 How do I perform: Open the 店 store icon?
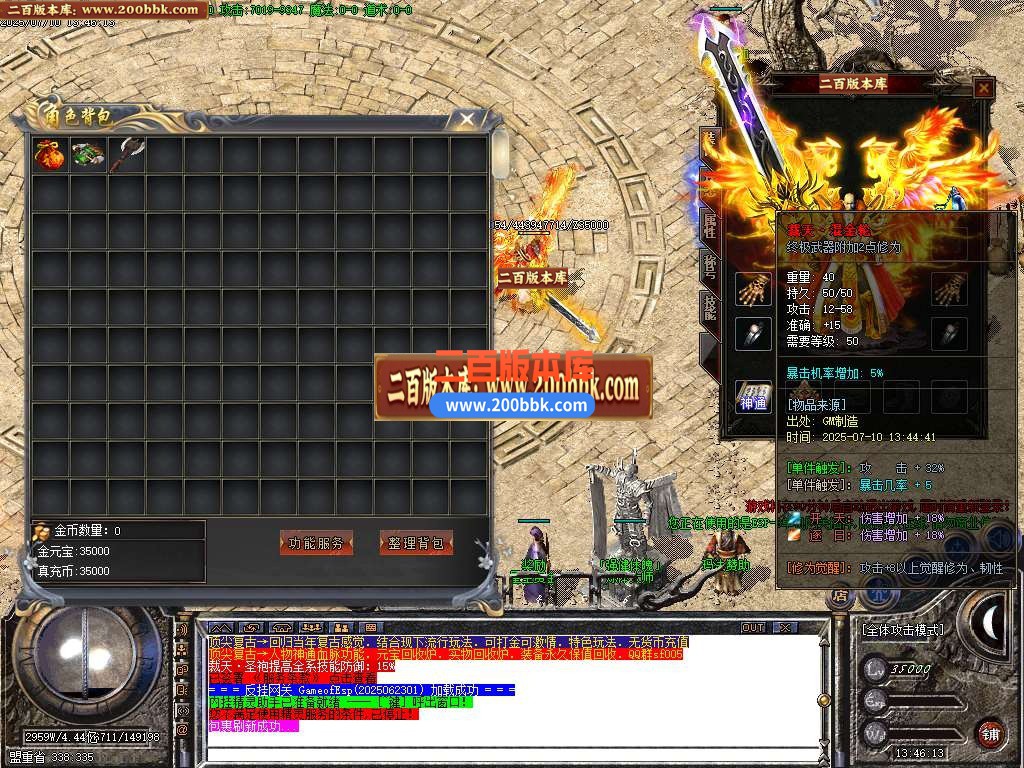pyautogui.click(x=840, y=598)
